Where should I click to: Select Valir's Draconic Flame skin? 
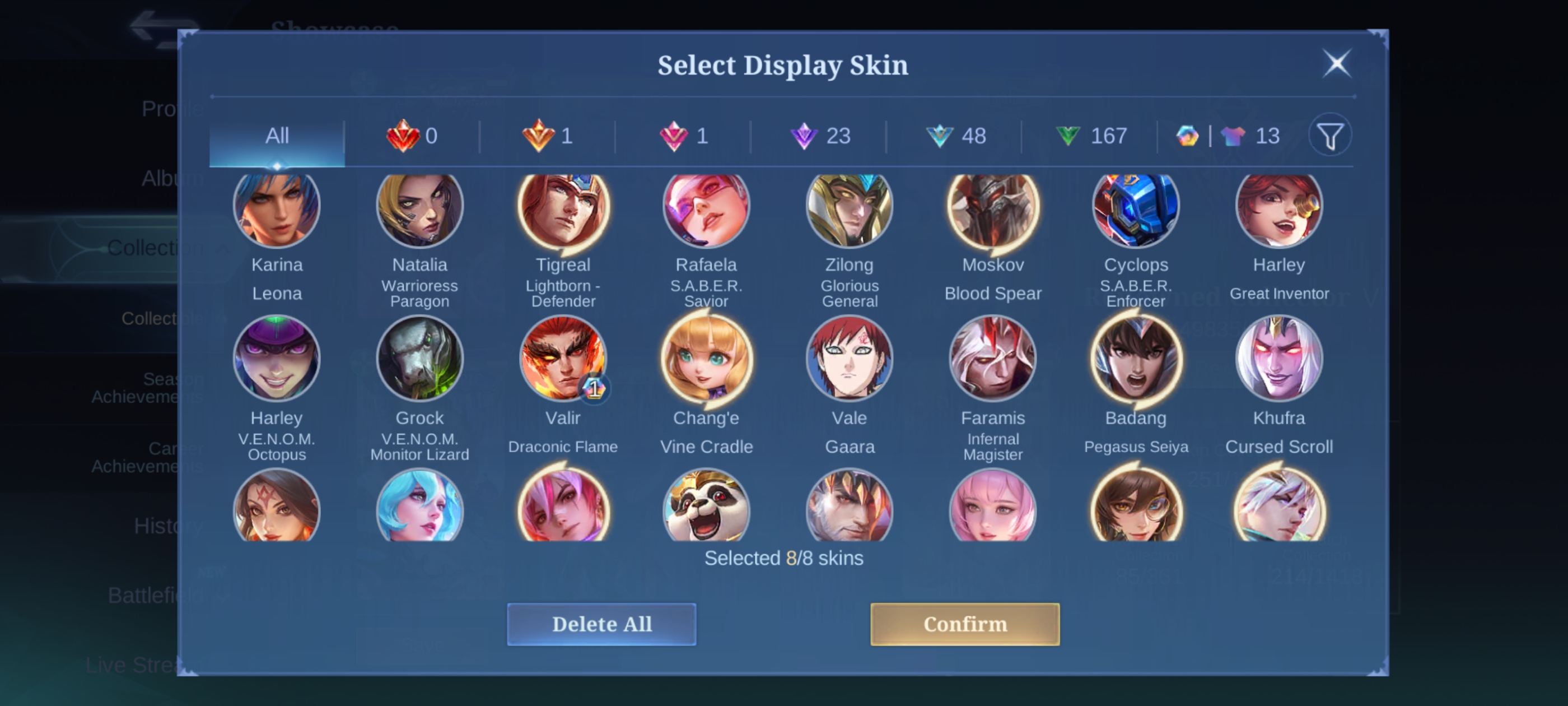point(563,359)
